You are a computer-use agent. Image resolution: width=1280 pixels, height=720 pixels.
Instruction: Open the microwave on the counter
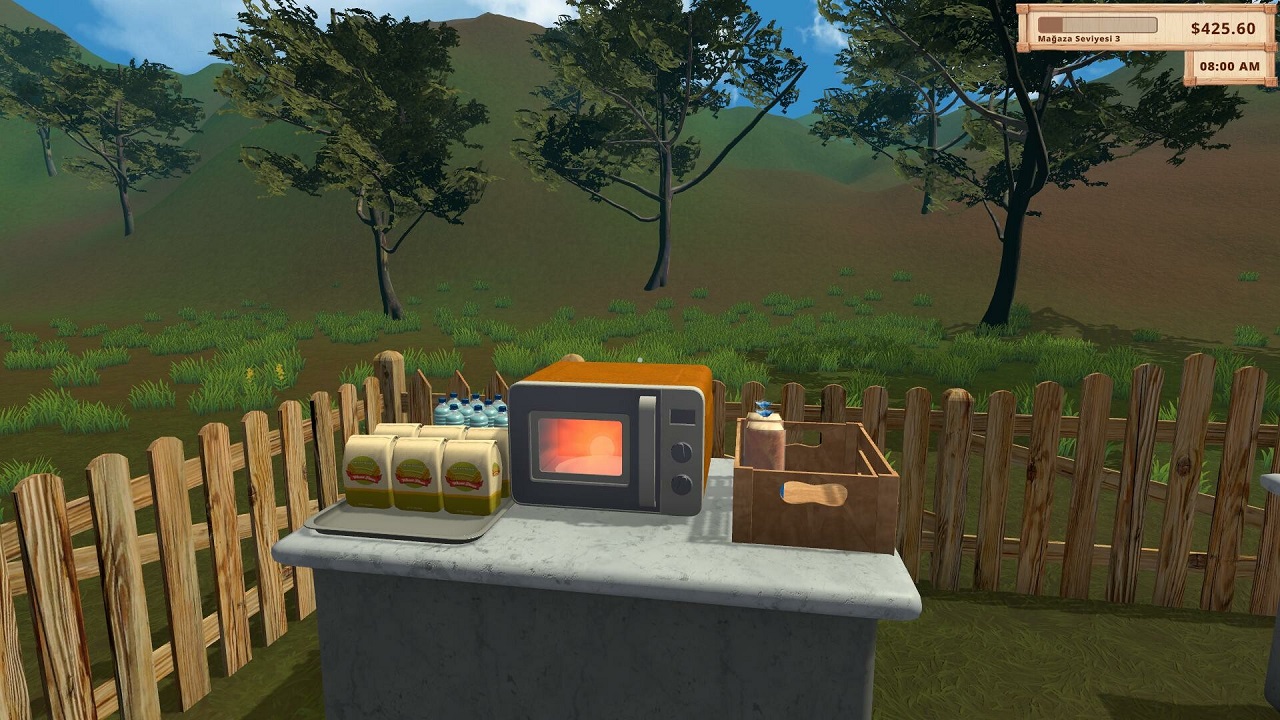(x=585, y=445)
